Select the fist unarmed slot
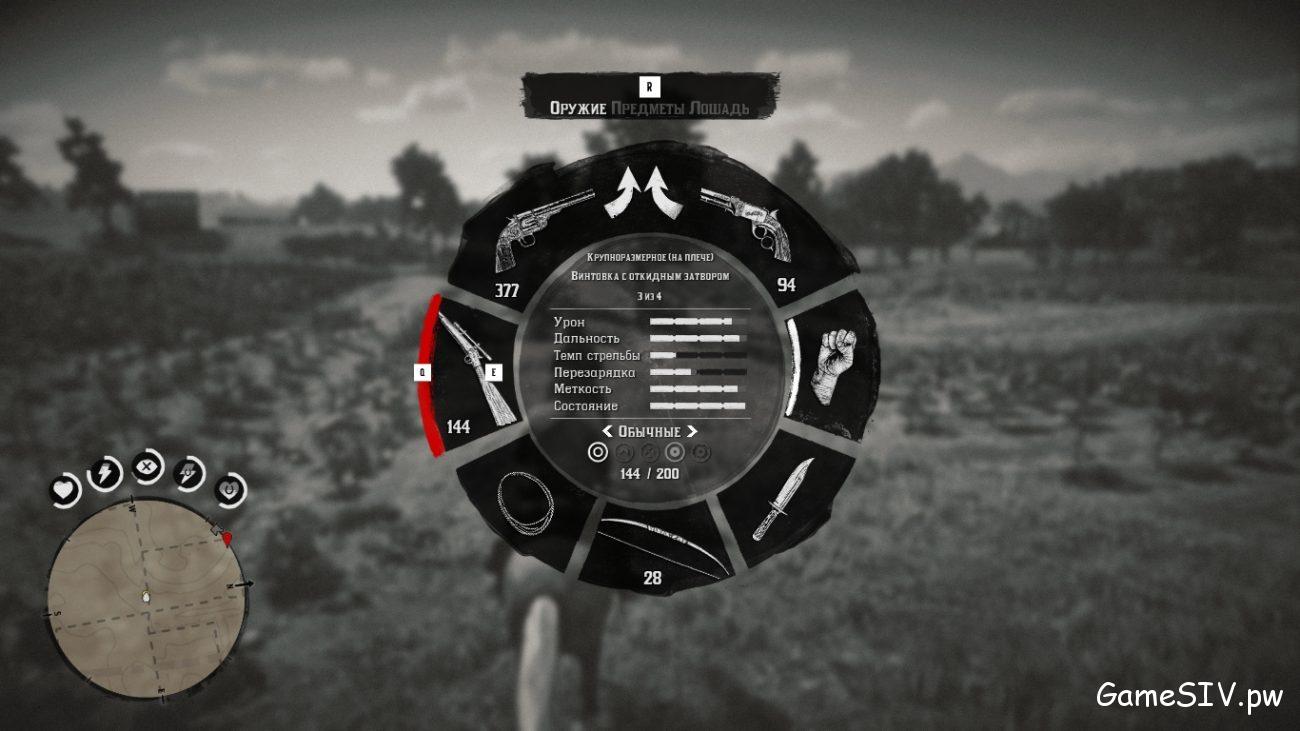This screenshot has height=731, width=1300. (831, 364)
